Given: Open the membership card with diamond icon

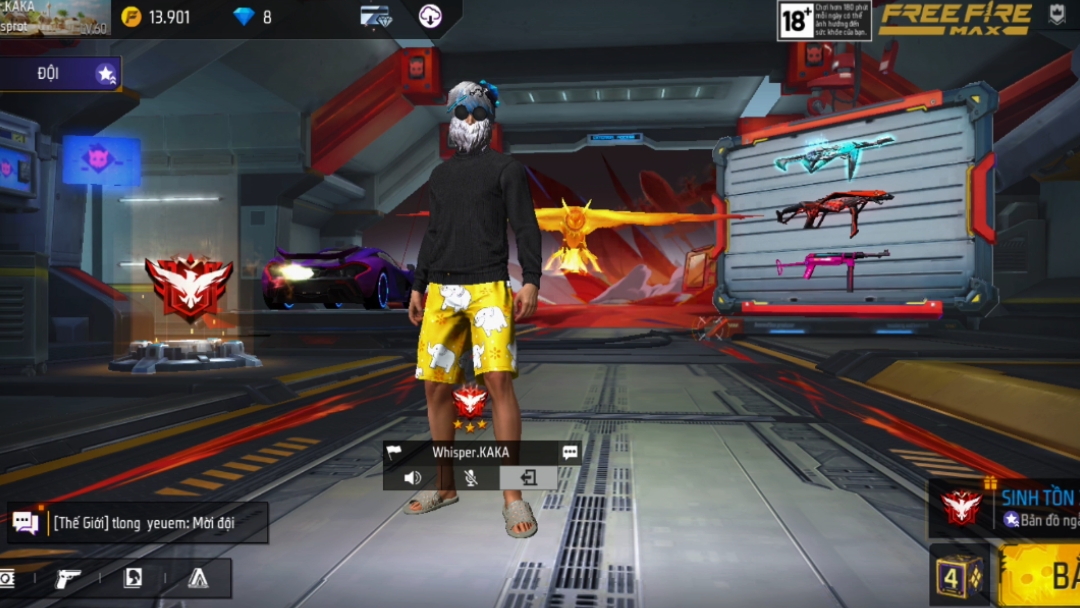Looking at the screenshot, I should click(375, 17).
